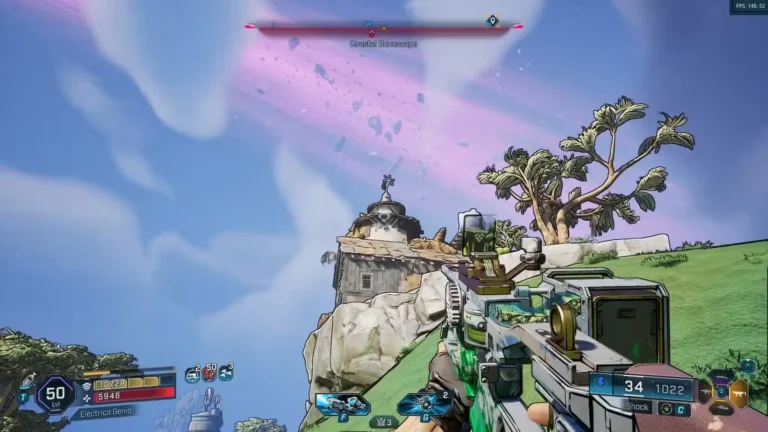Switch to the bottom weapon slot
Screen dimensions: 768x432
click(721, 407)
